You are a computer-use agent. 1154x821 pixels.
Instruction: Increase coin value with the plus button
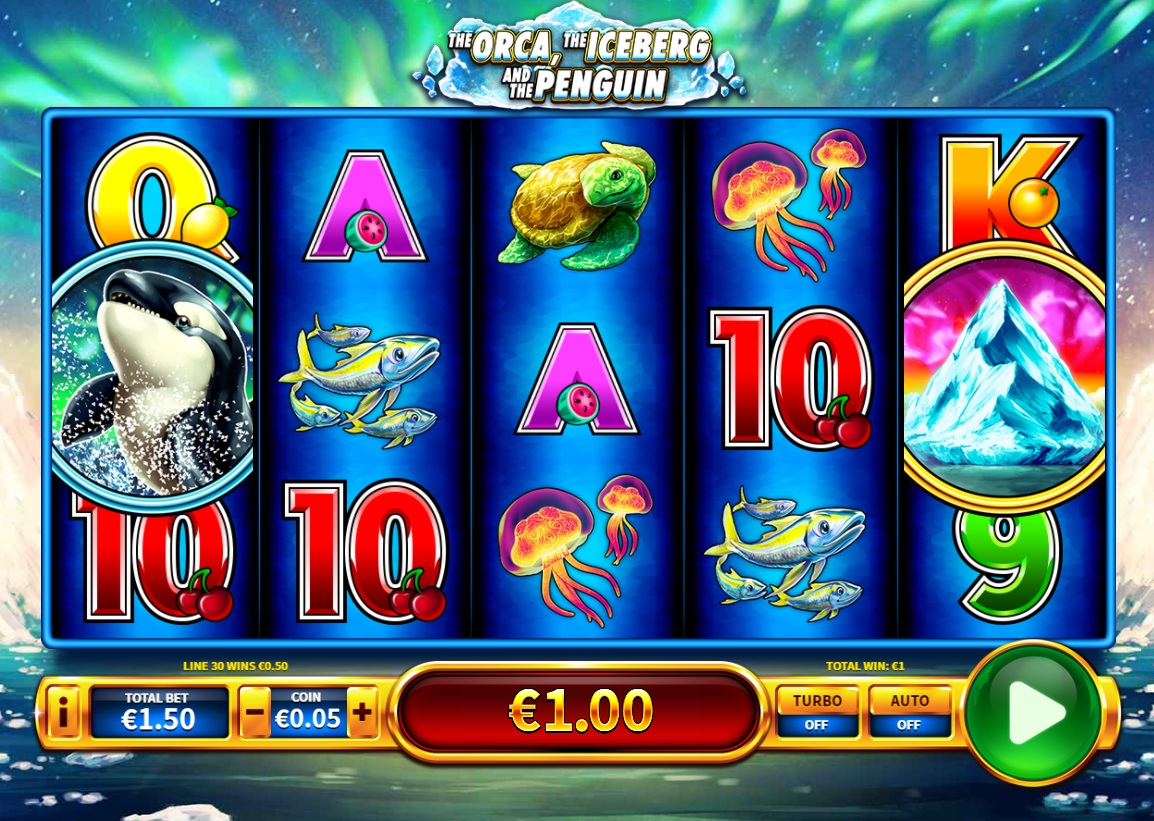coord(362,713)
